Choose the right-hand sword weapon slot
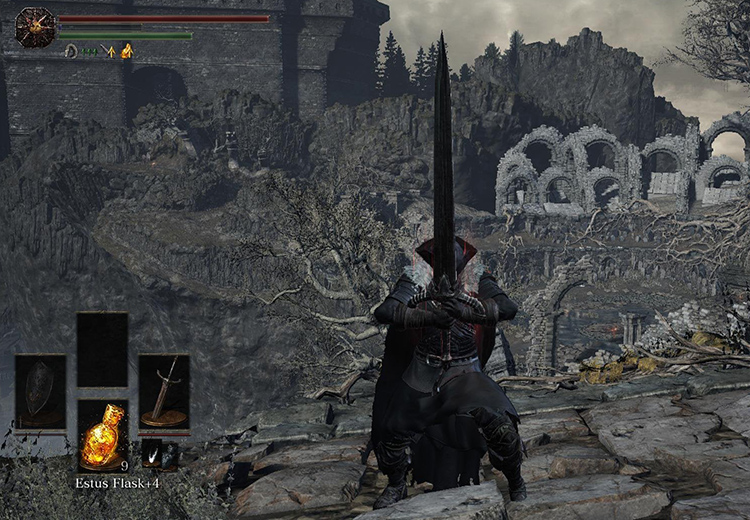The width and height of the screenshot is (750, 520). [x=164, y=391]
